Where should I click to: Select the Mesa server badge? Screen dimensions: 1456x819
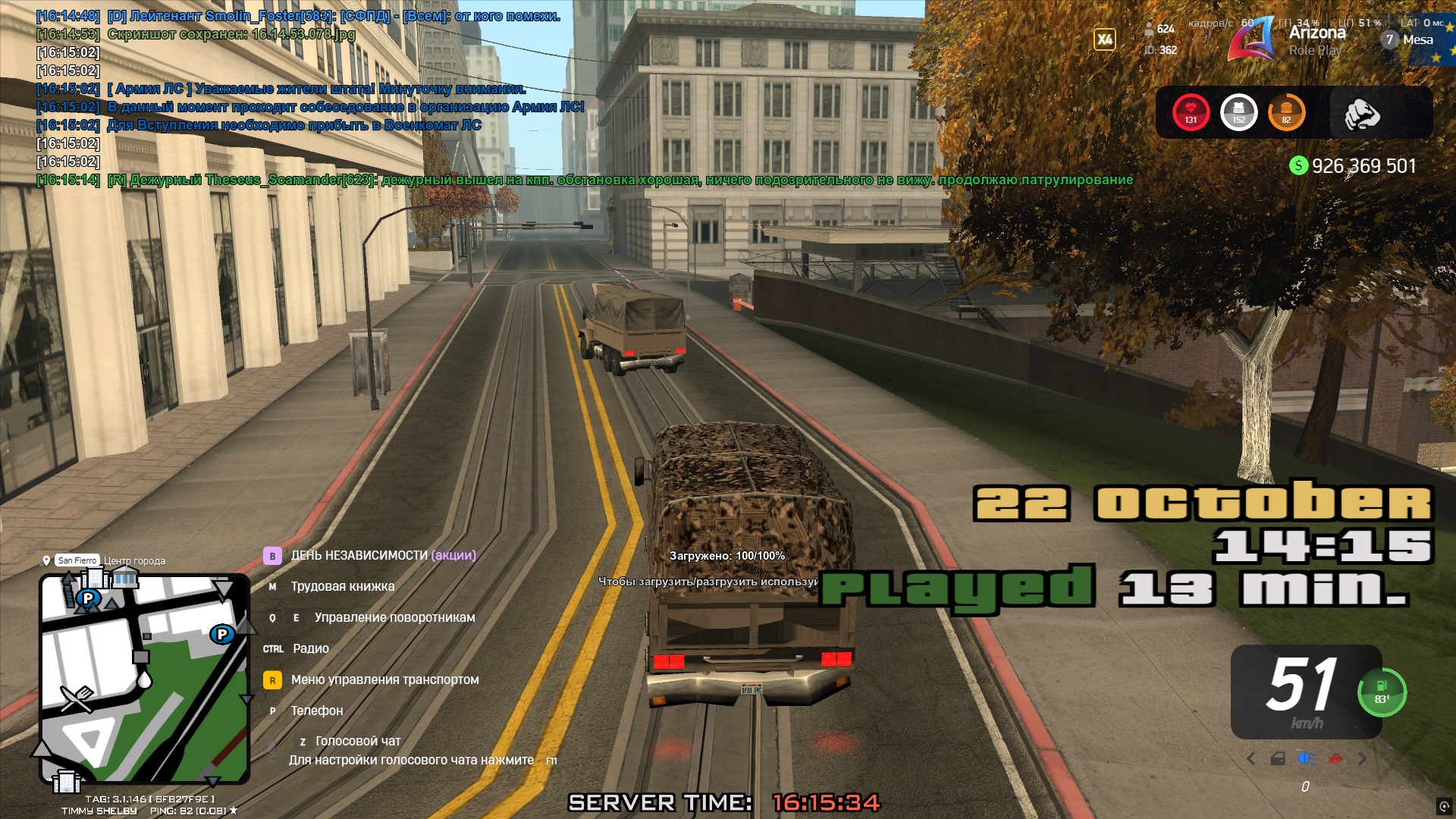1410,39
